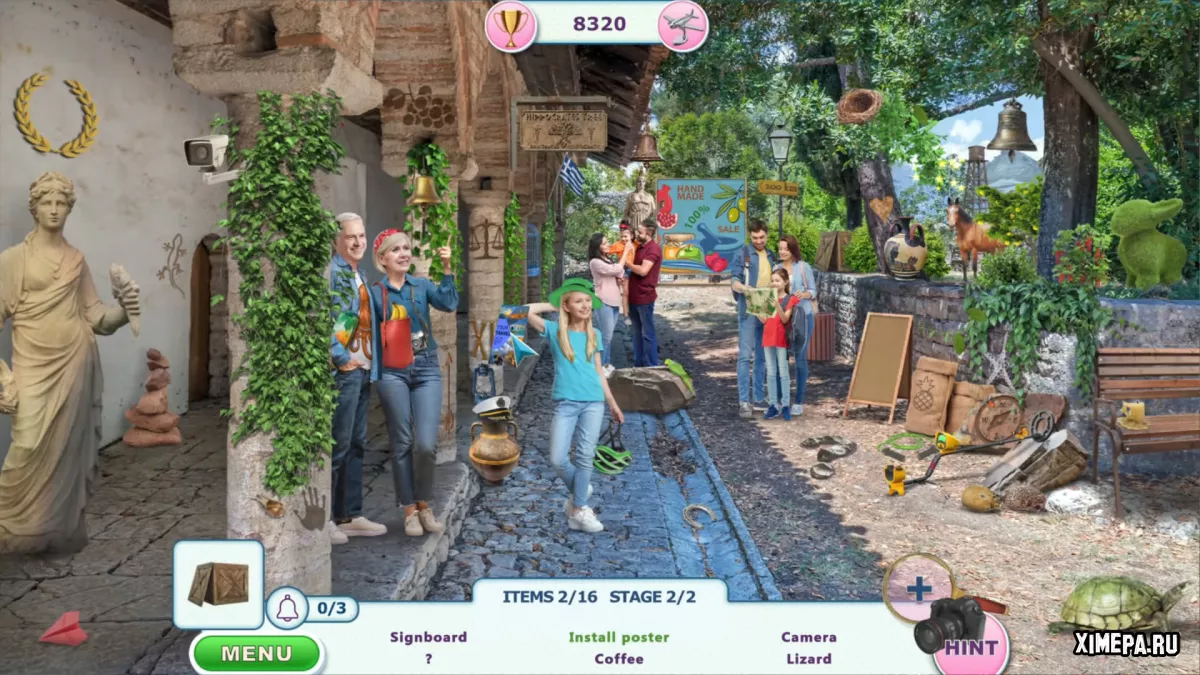Activate the magnifying glass zoom button
Screen dimensions: 1200x675
point(918,588)
